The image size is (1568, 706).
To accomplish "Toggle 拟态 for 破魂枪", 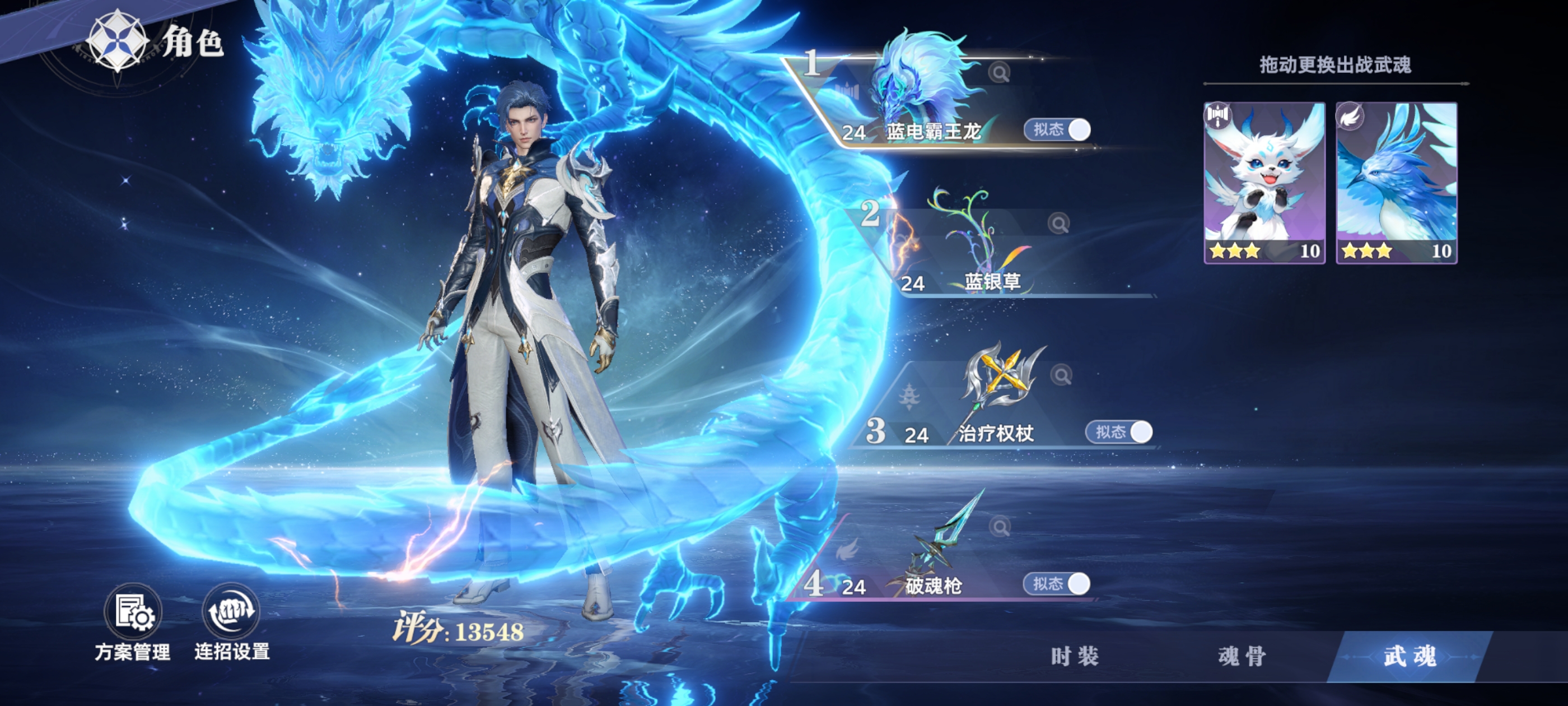I will 1057,583.
